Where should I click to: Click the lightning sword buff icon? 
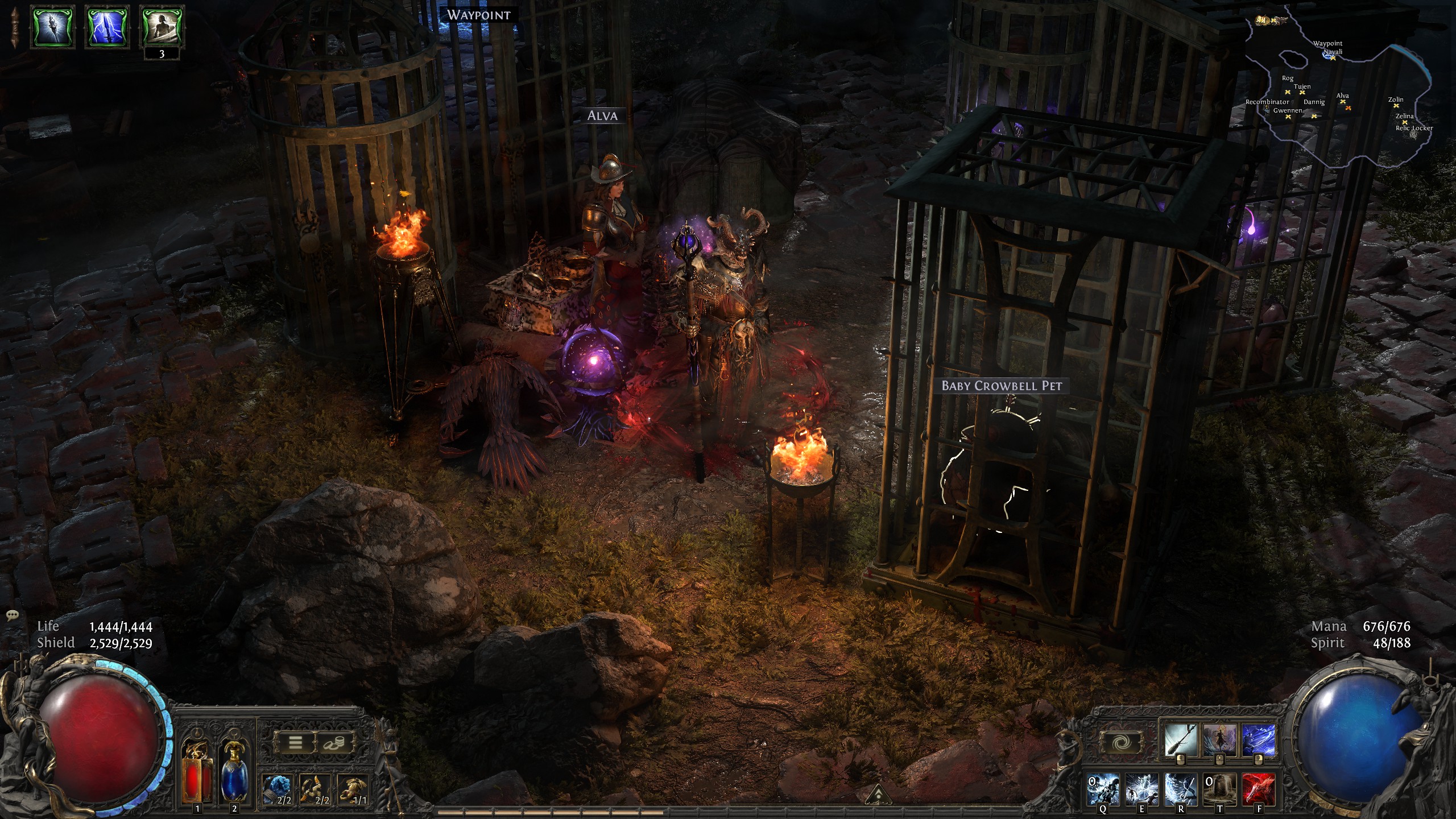point(107,26)
